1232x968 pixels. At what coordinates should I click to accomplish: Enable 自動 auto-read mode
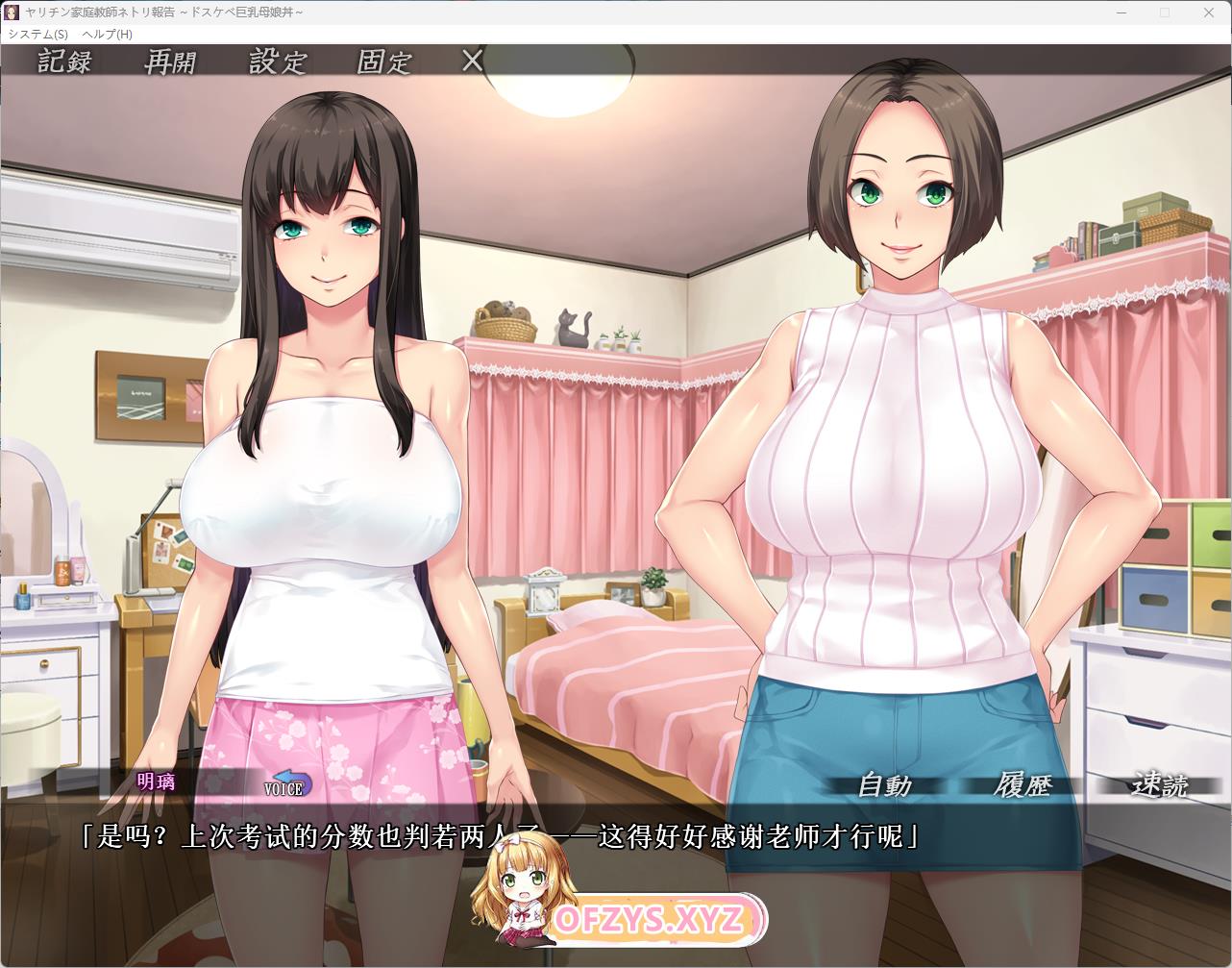click(884, 785)
